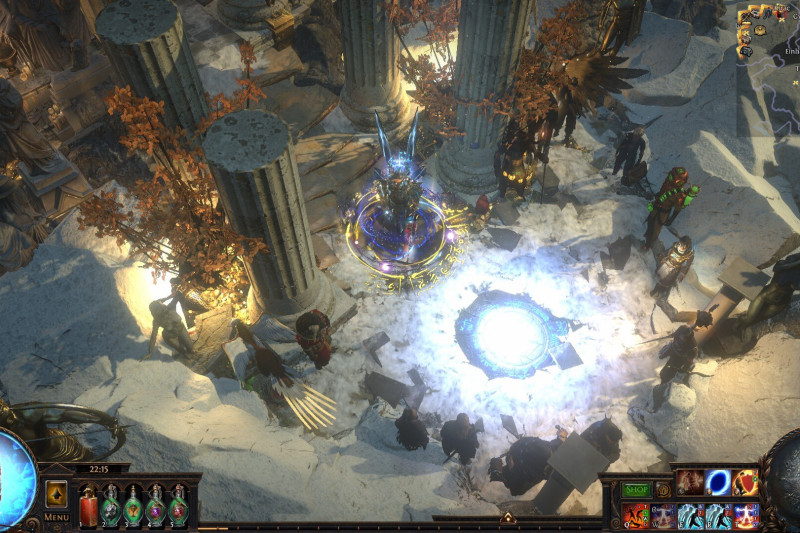Activate the red shield skill

click(x=745, y=483)
